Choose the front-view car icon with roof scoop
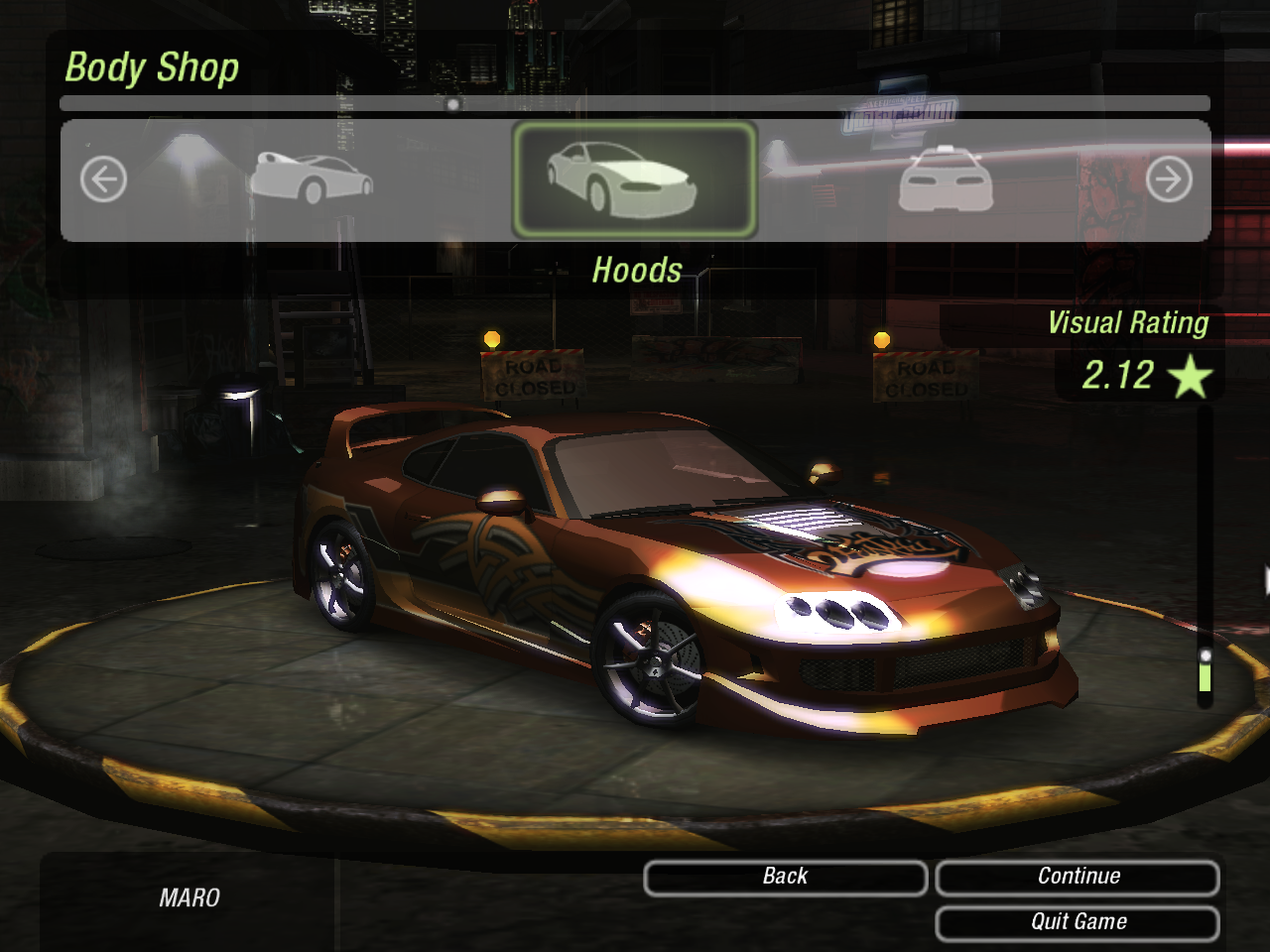The height and width of the screenshot is (952, 1270). (x=945, y=179)
